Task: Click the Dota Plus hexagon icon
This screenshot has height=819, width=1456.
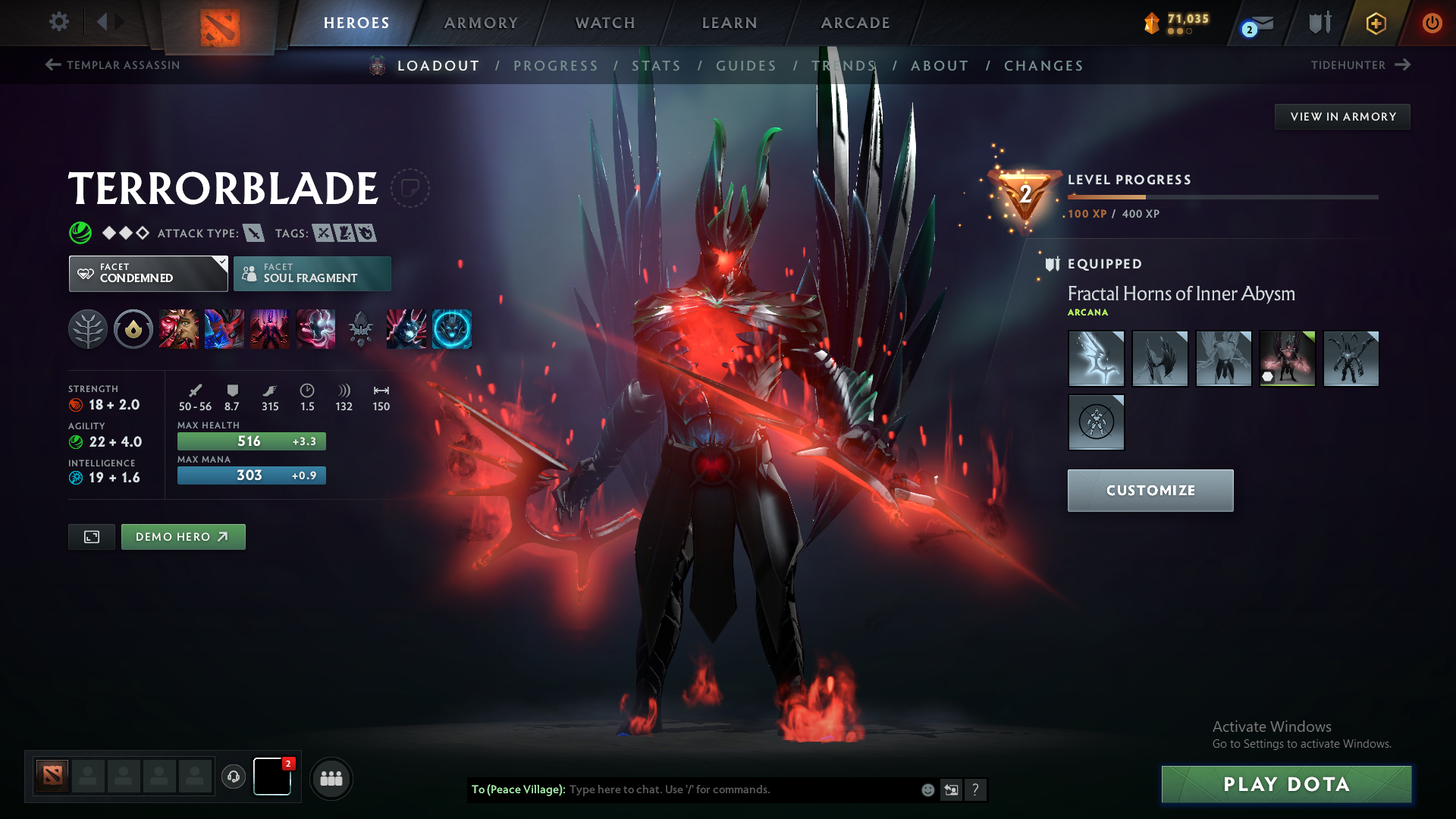Action: click(1375, 23)
